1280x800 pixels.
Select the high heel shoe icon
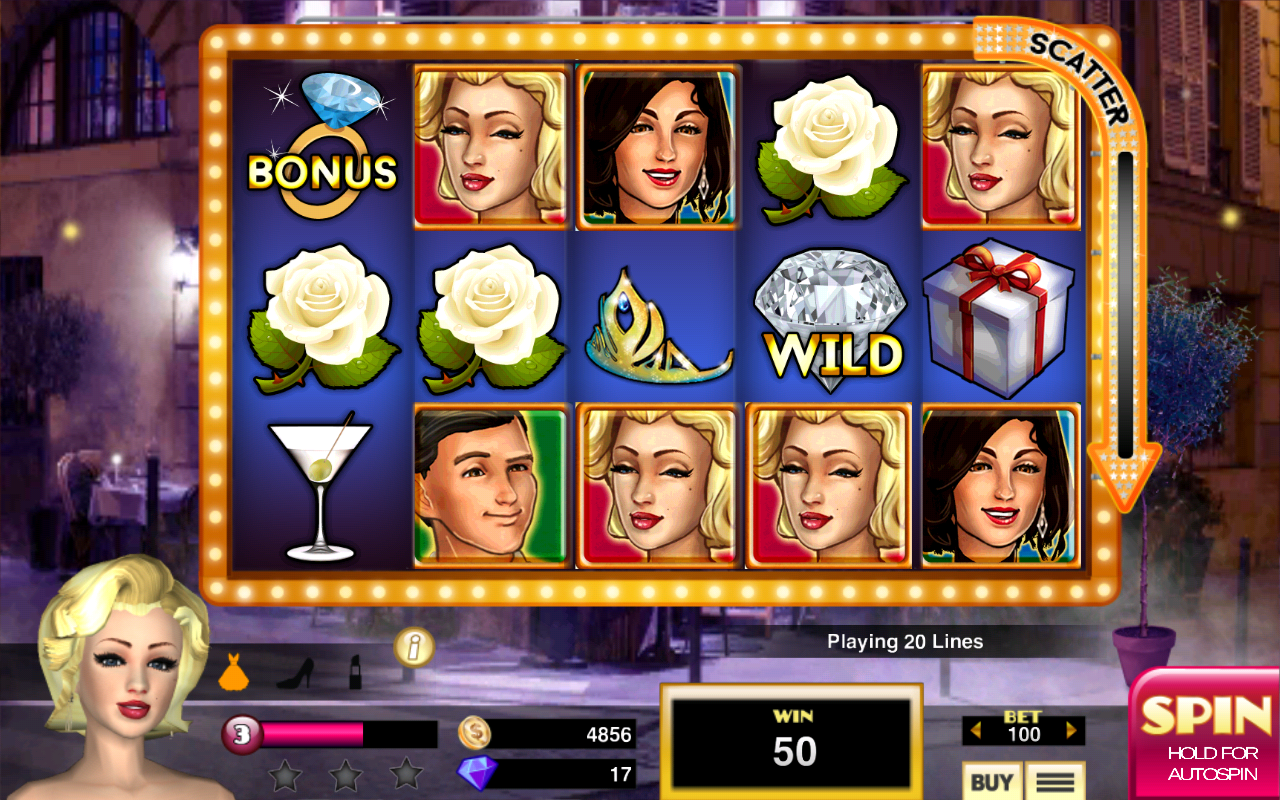(x=294, y=674)
